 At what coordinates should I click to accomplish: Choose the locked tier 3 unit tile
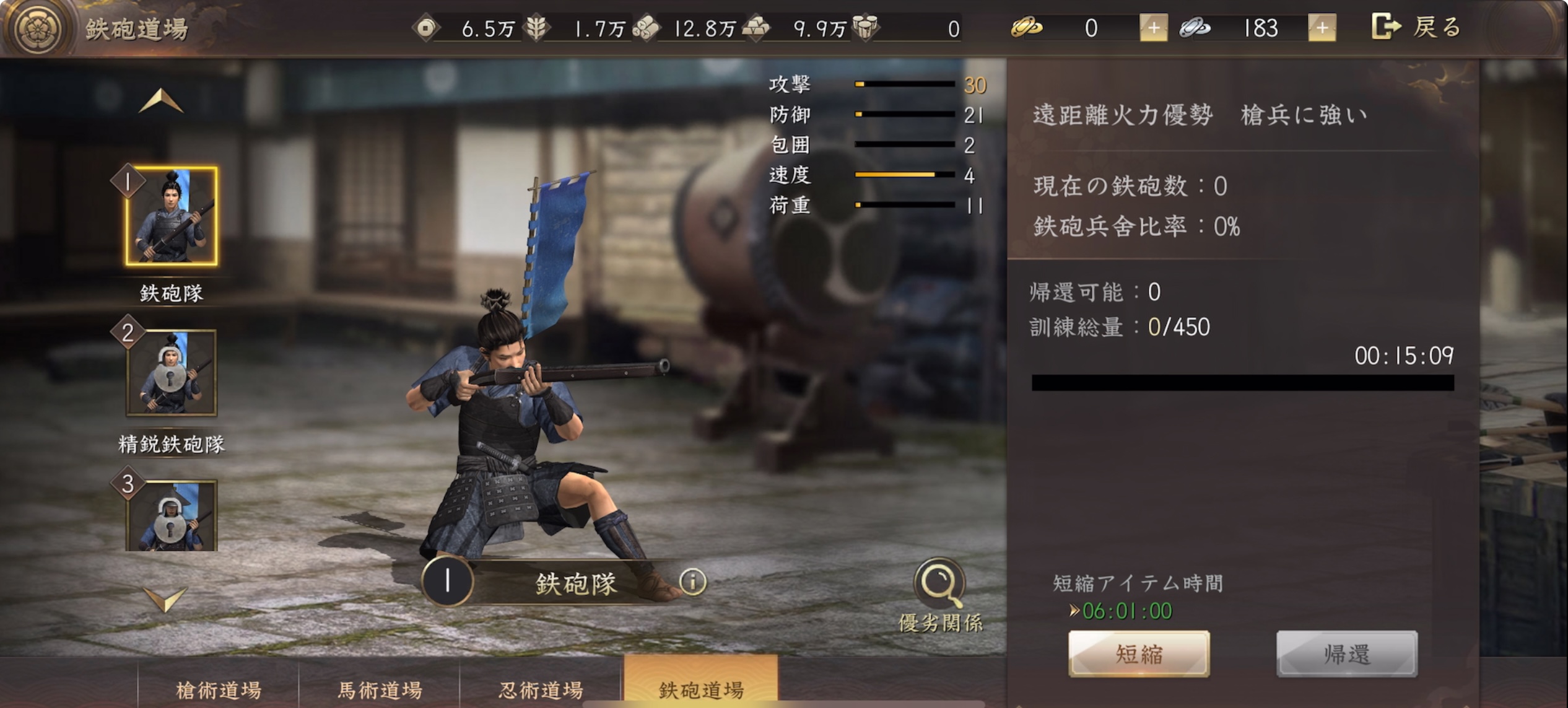pyautogui.click(x=172, y=515)
